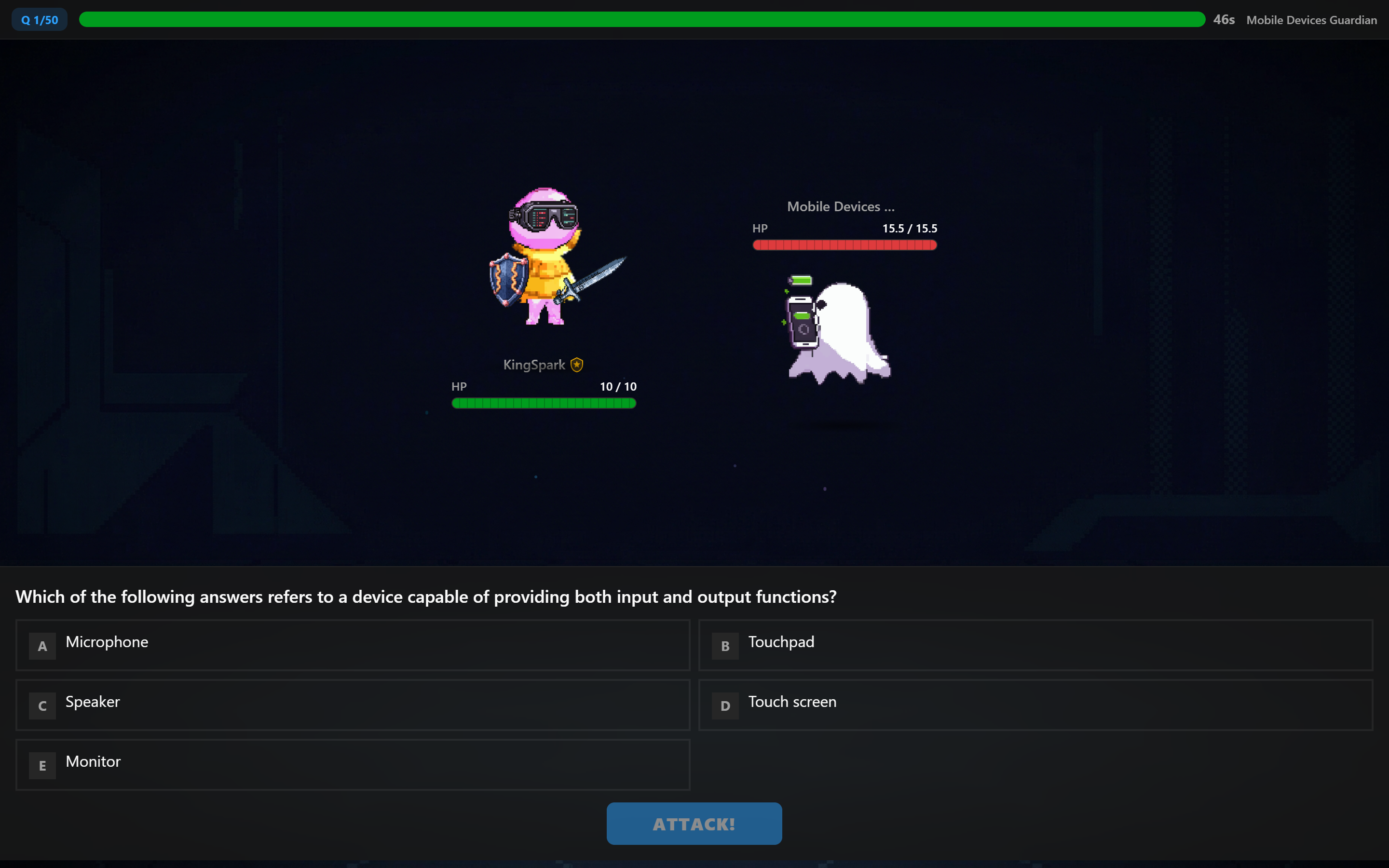Select the Touch screen answer option
The width and height of the screenshot is (1389, 868).
coord(1035,705)
